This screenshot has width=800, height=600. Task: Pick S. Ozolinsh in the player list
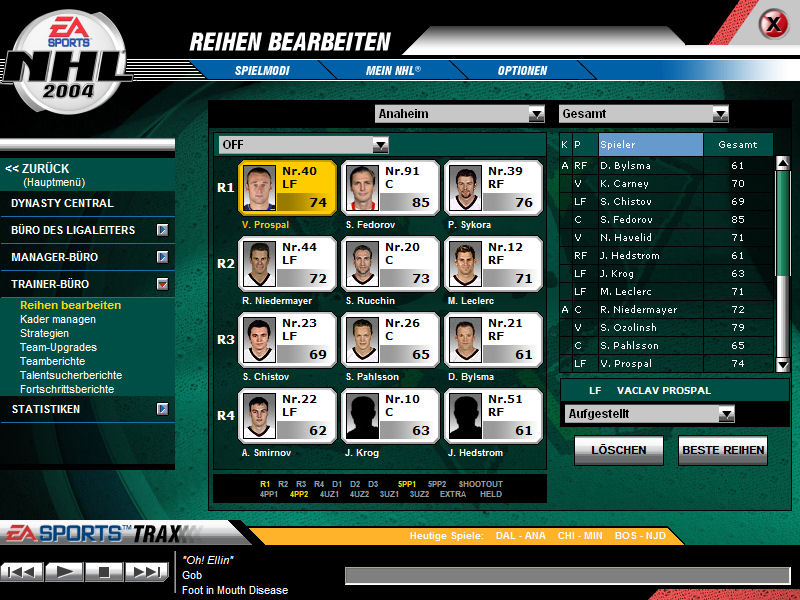649,328
